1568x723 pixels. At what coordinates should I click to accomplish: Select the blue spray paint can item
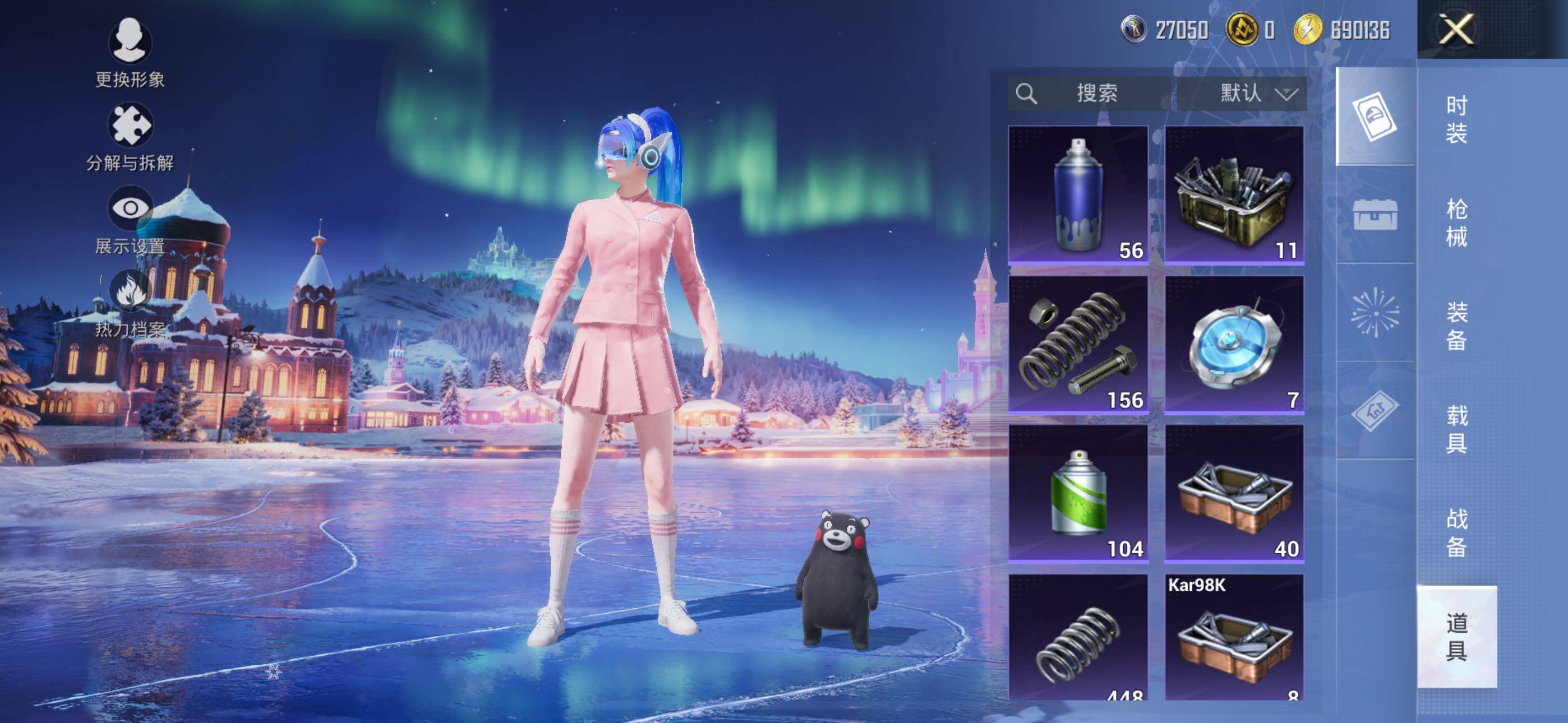pyautogui.click(x=1078, y=194)
